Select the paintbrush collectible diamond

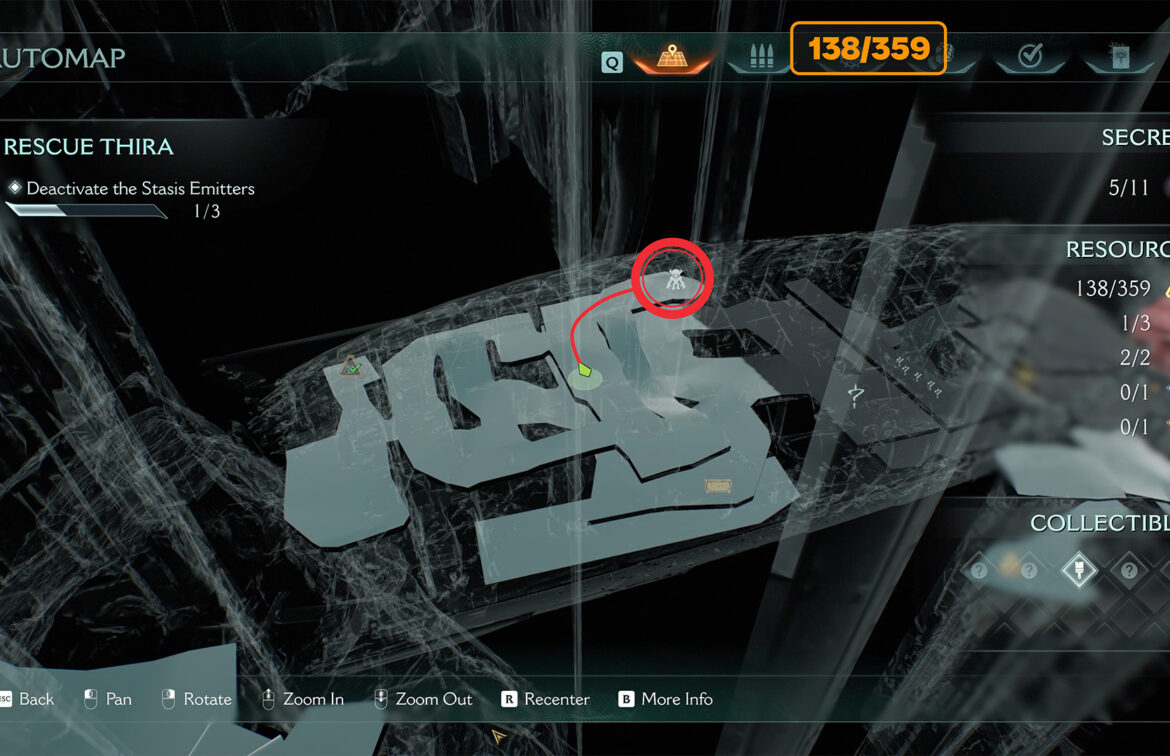pyautogui.click(x=1077, y=569)
